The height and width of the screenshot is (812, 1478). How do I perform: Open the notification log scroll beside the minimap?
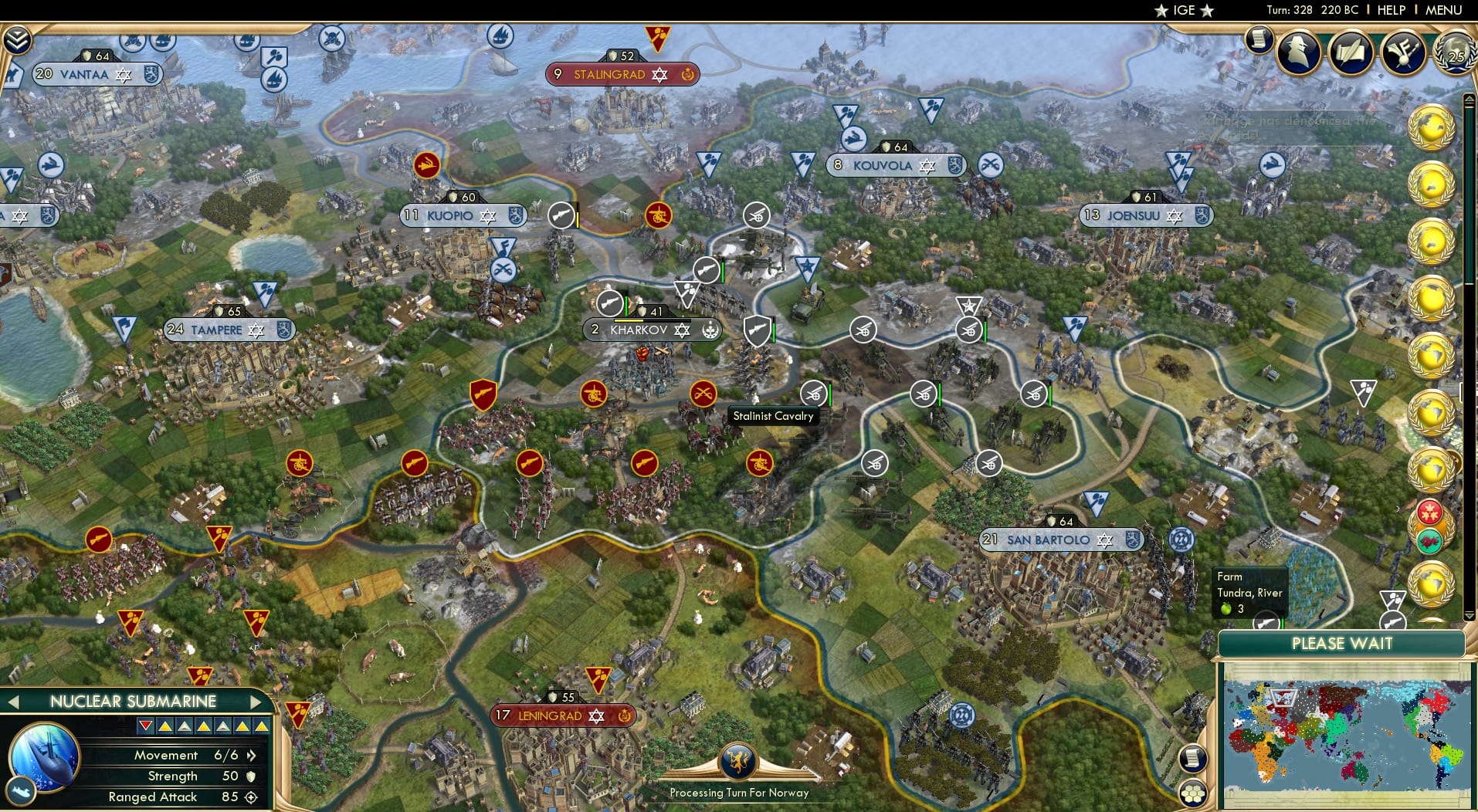[1194, 758]
